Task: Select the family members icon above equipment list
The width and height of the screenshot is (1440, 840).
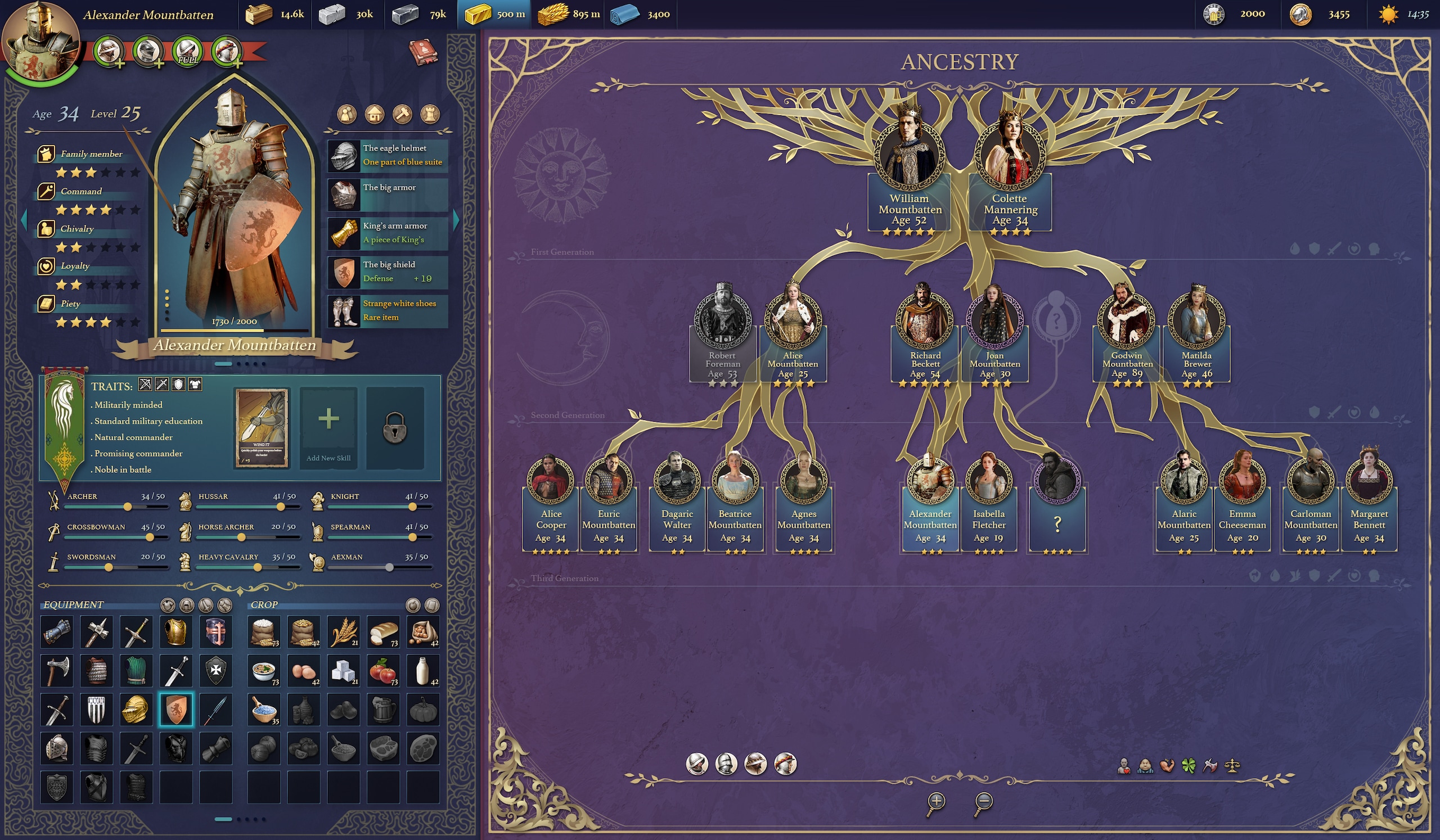Action: [347, 115]
